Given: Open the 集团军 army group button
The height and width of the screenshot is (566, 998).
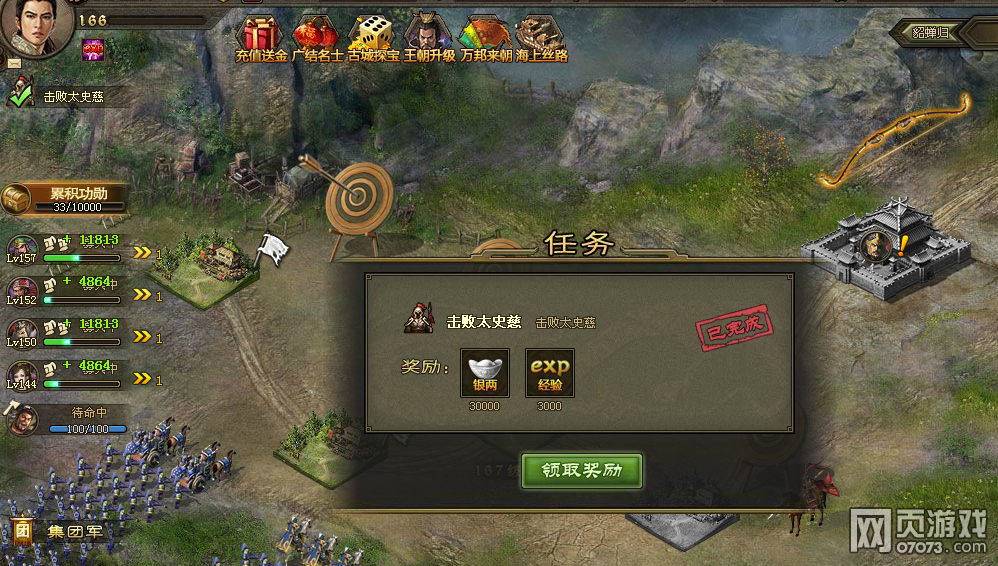Looking at the screenshot, I should tap(58, 531).
